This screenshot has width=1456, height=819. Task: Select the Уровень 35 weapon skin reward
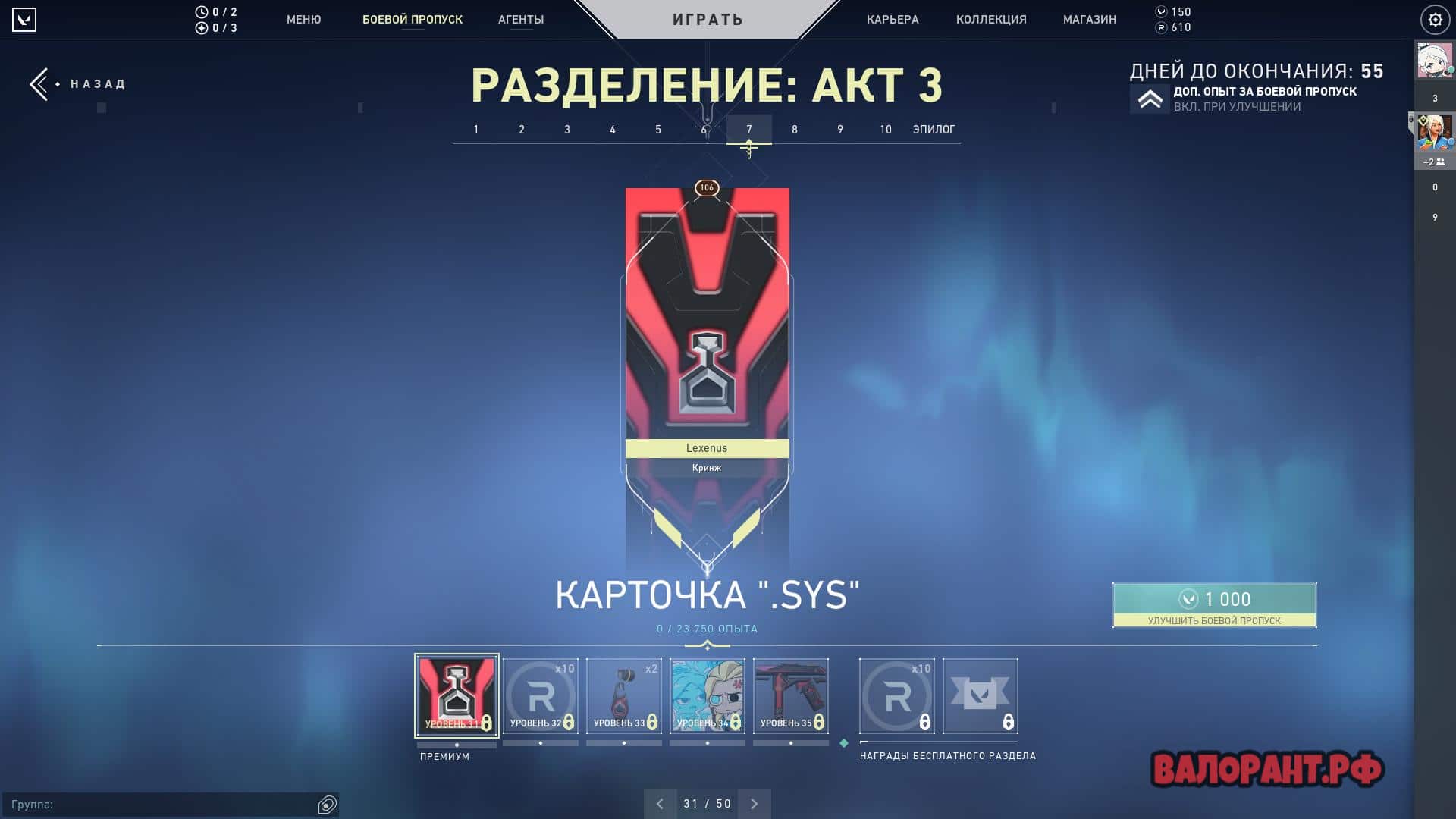(x=791, y=695)
